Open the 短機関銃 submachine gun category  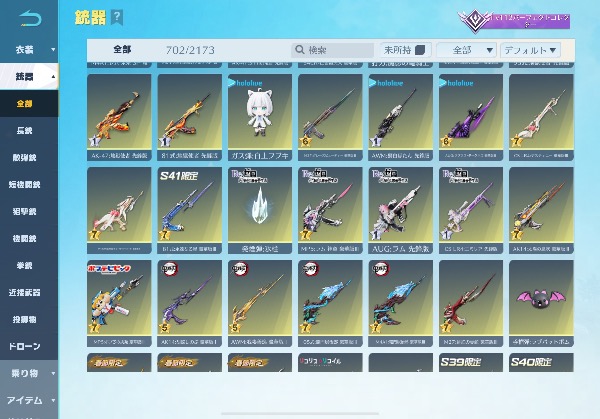click(25, 185)
